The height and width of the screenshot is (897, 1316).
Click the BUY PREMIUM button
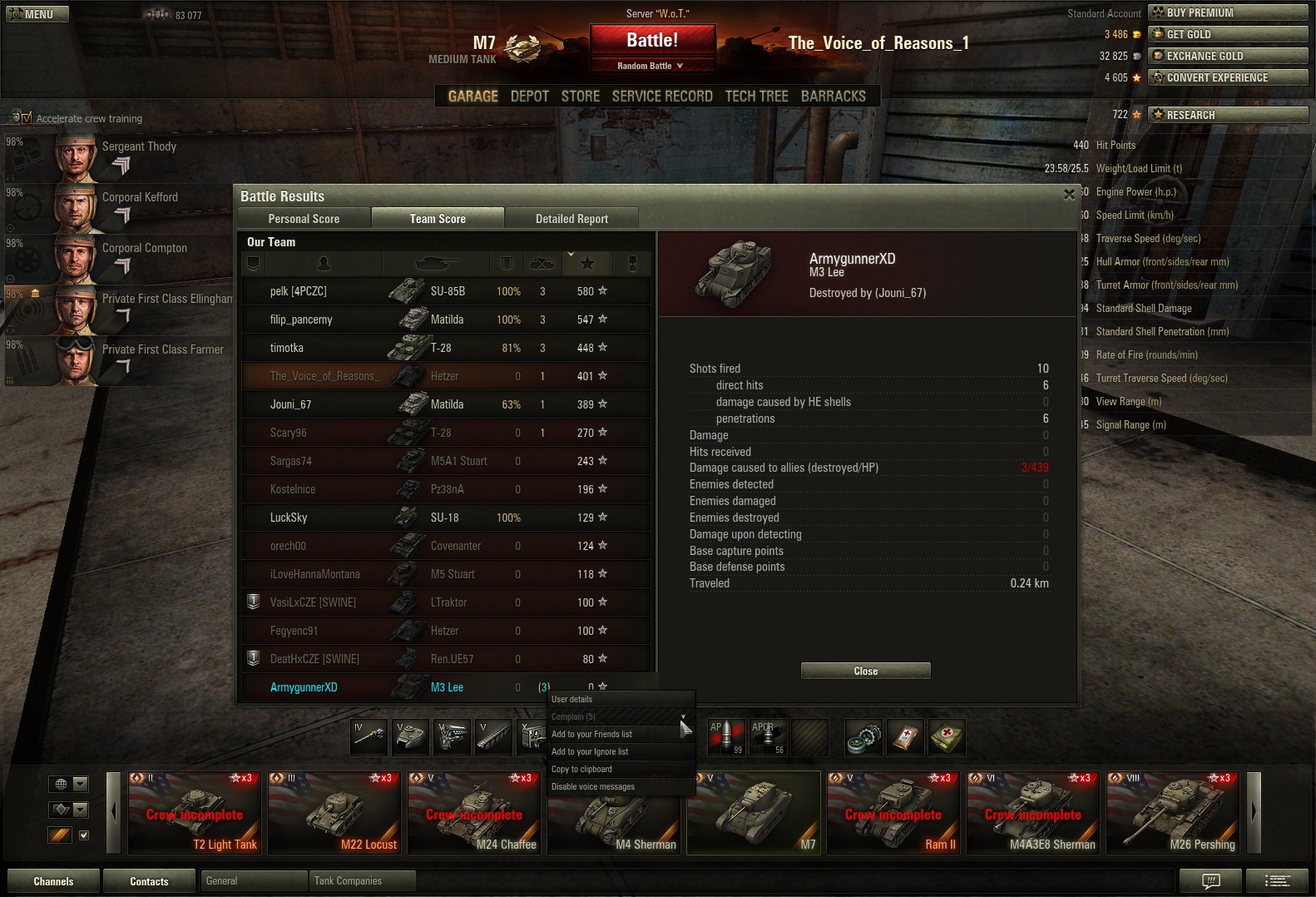(x=1227, y=12)
